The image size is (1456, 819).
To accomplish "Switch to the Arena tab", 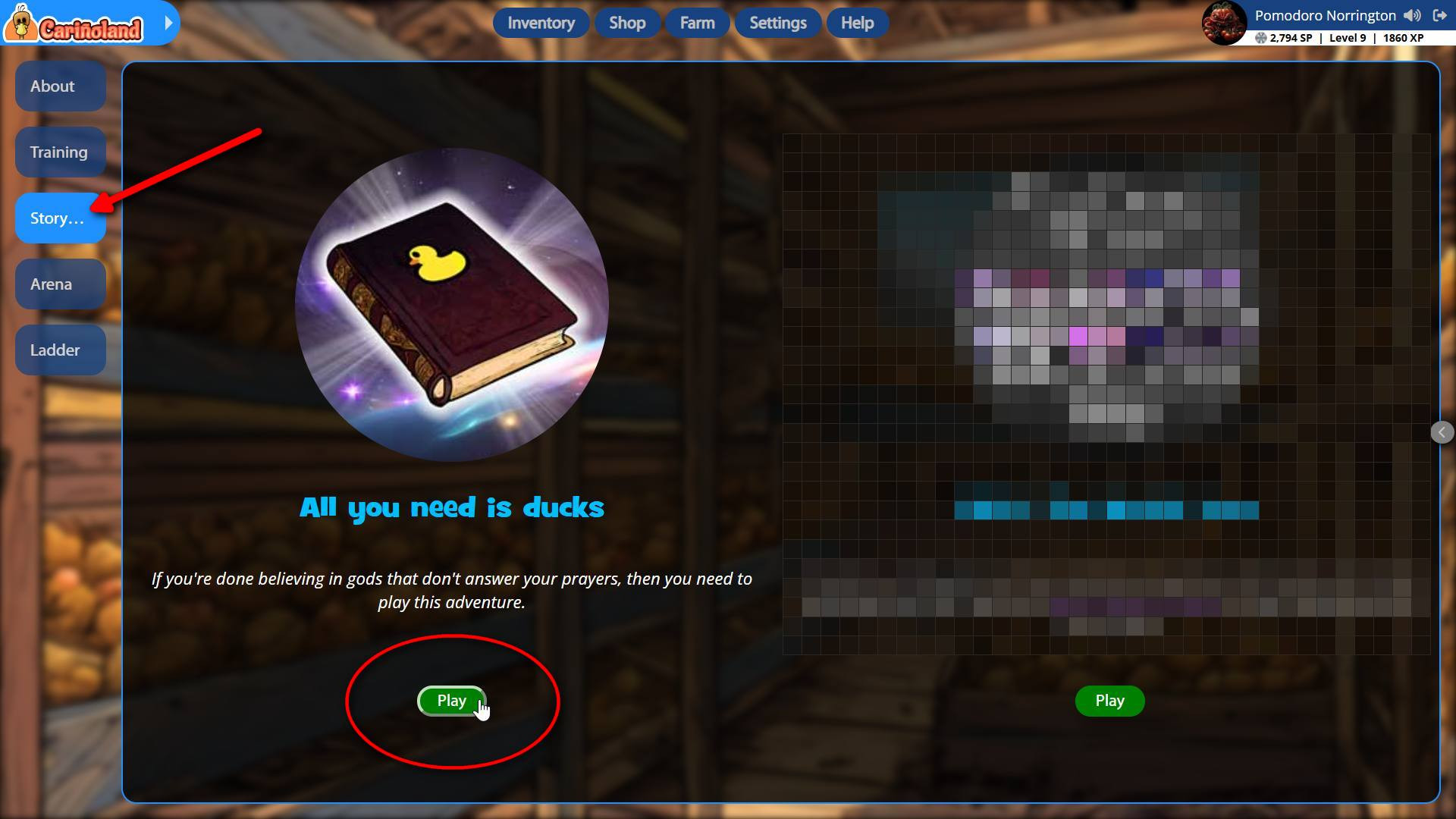I will click(x=60, y=284).
